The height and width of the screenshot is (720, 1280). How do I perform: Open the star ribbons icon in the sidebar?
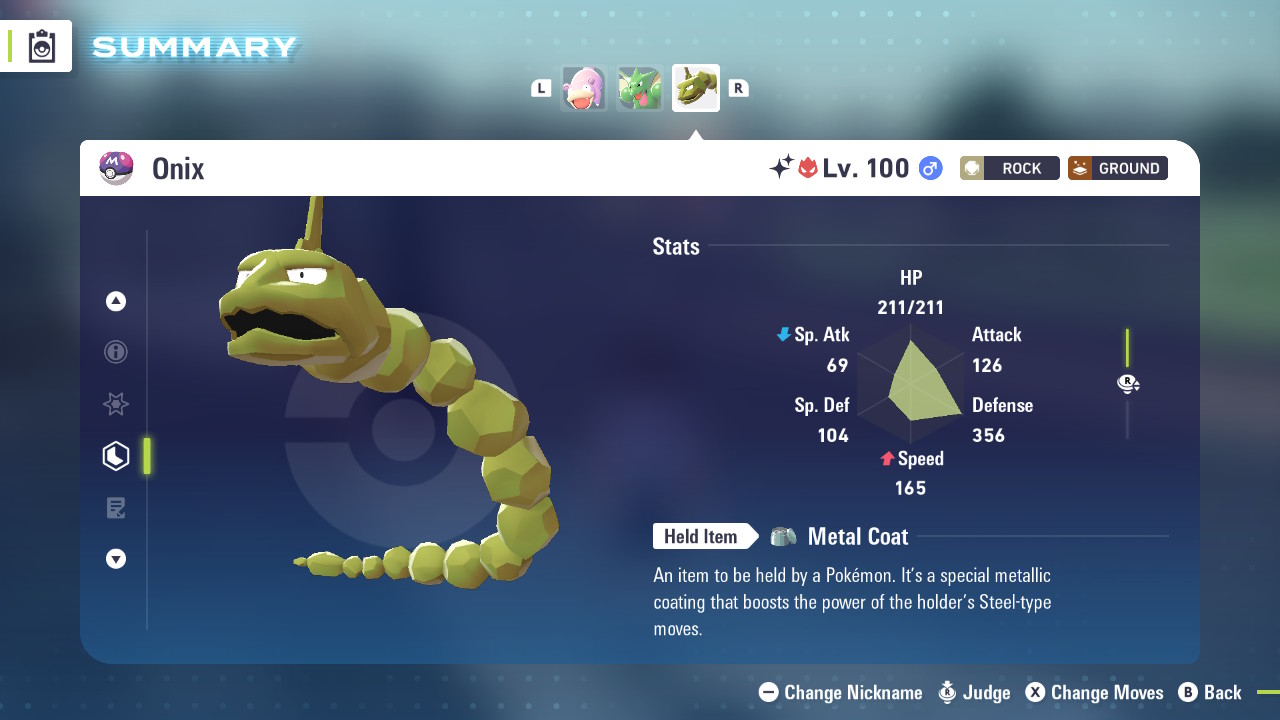[115, 404]
